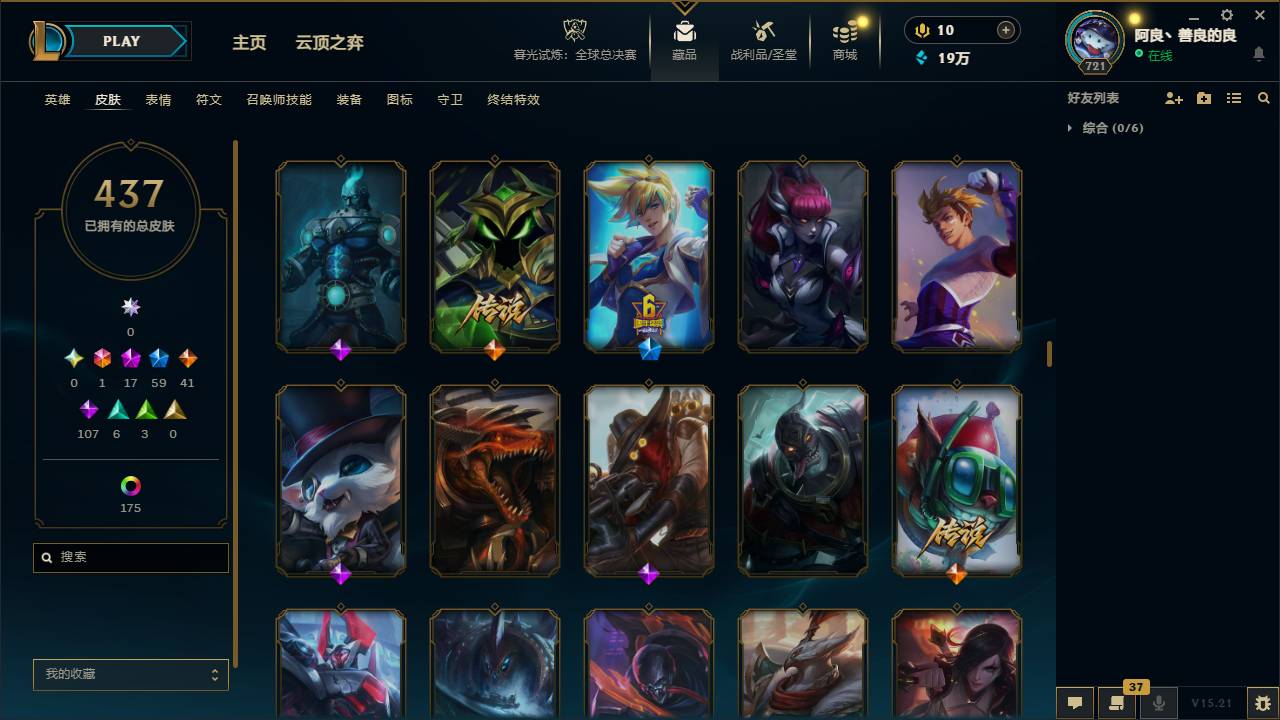
Task: Toggle the ultimate rarity star filter
Action: point(129,307)
